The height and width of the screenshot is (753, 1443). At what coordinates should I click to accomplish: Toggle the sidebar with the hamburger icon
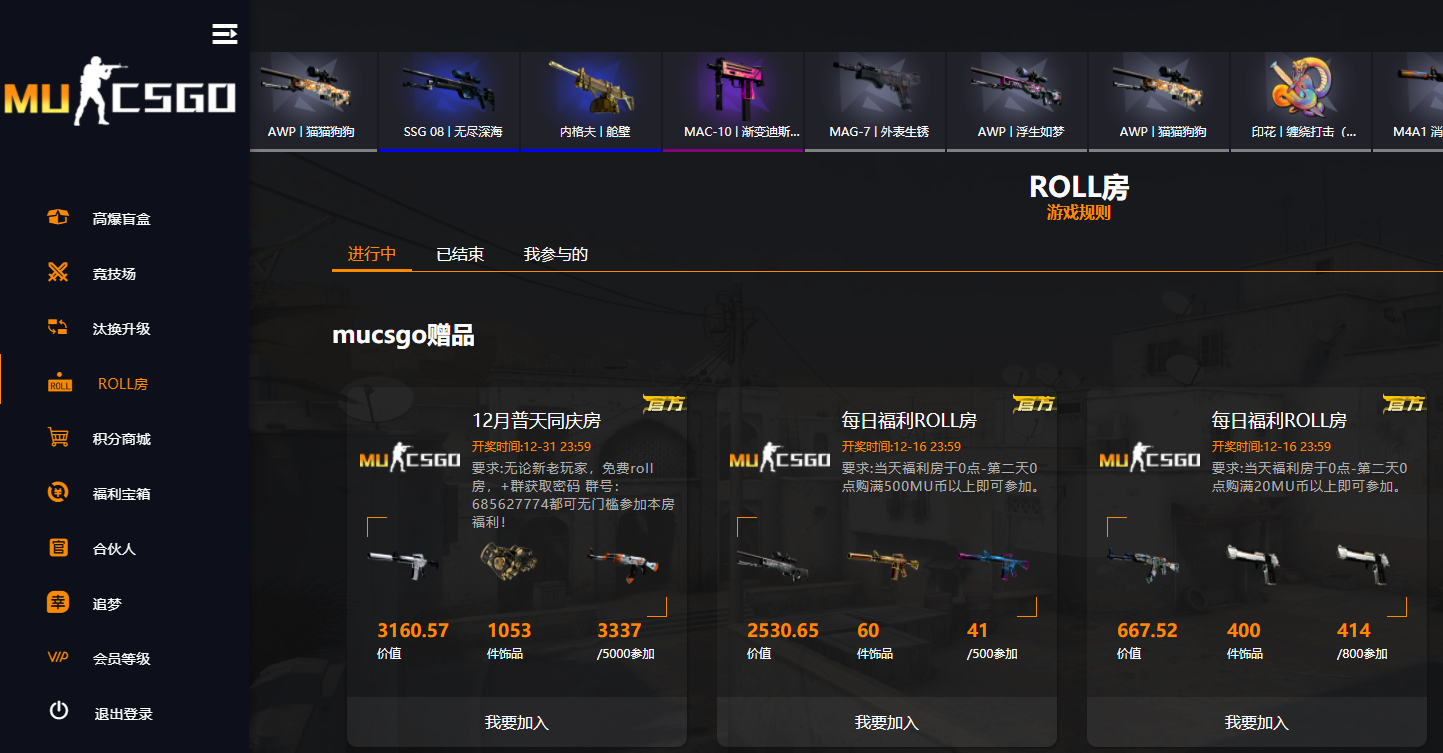click(224, 33)
